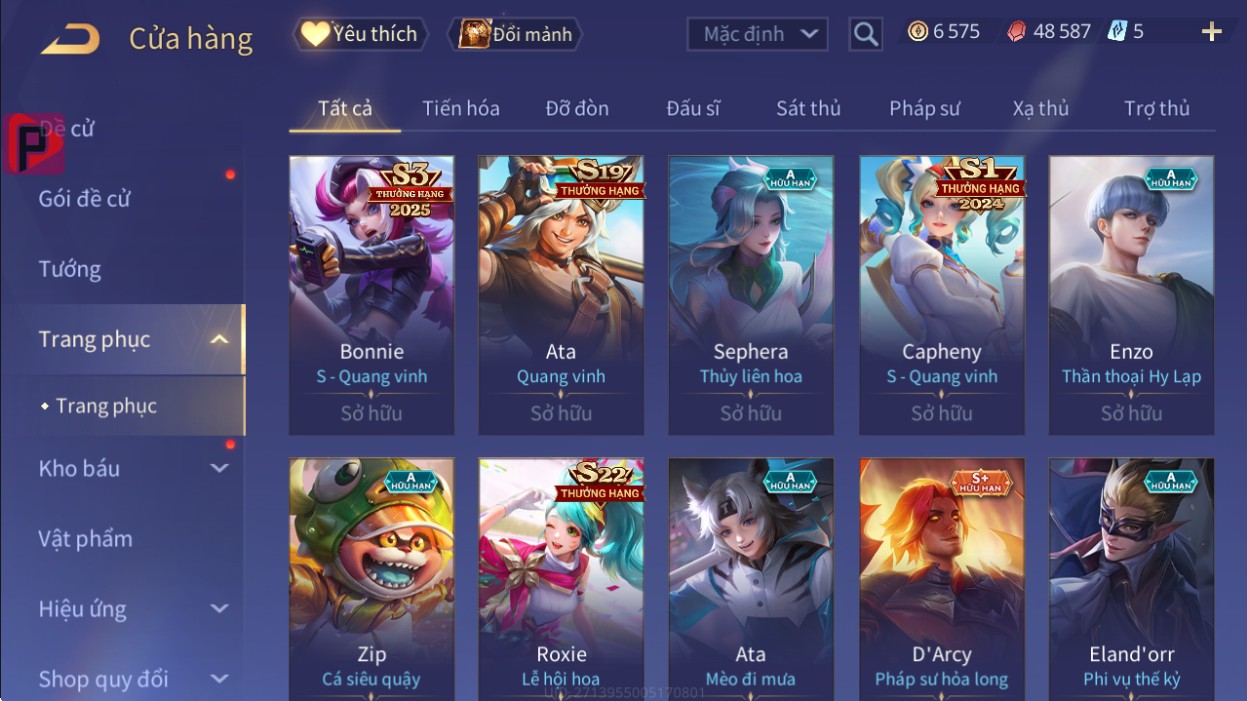Open the Mặc định sorting dropdown
Image resolution: width=1247 pixels, height=701 pixels.
[x=757, y=34]
